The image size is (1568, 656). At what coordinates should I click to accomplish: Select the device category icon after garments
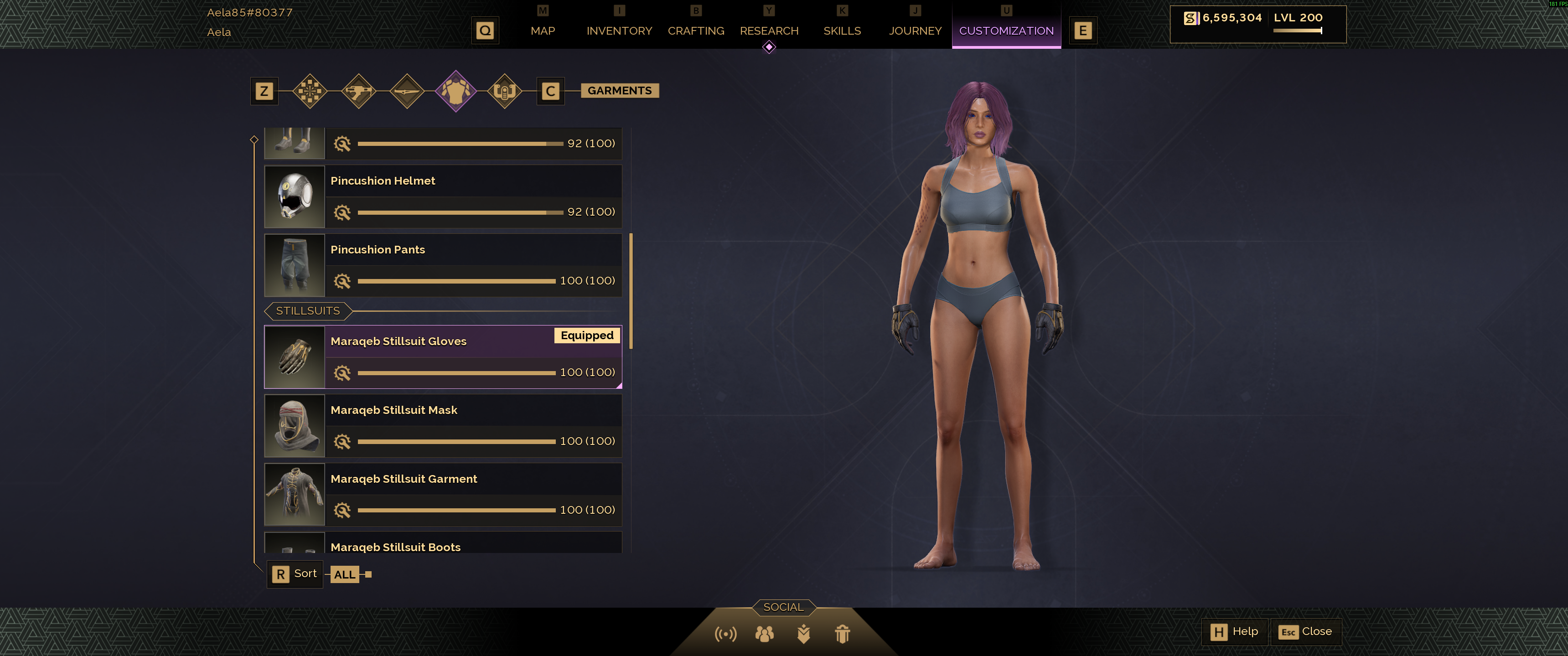[505, 91]
